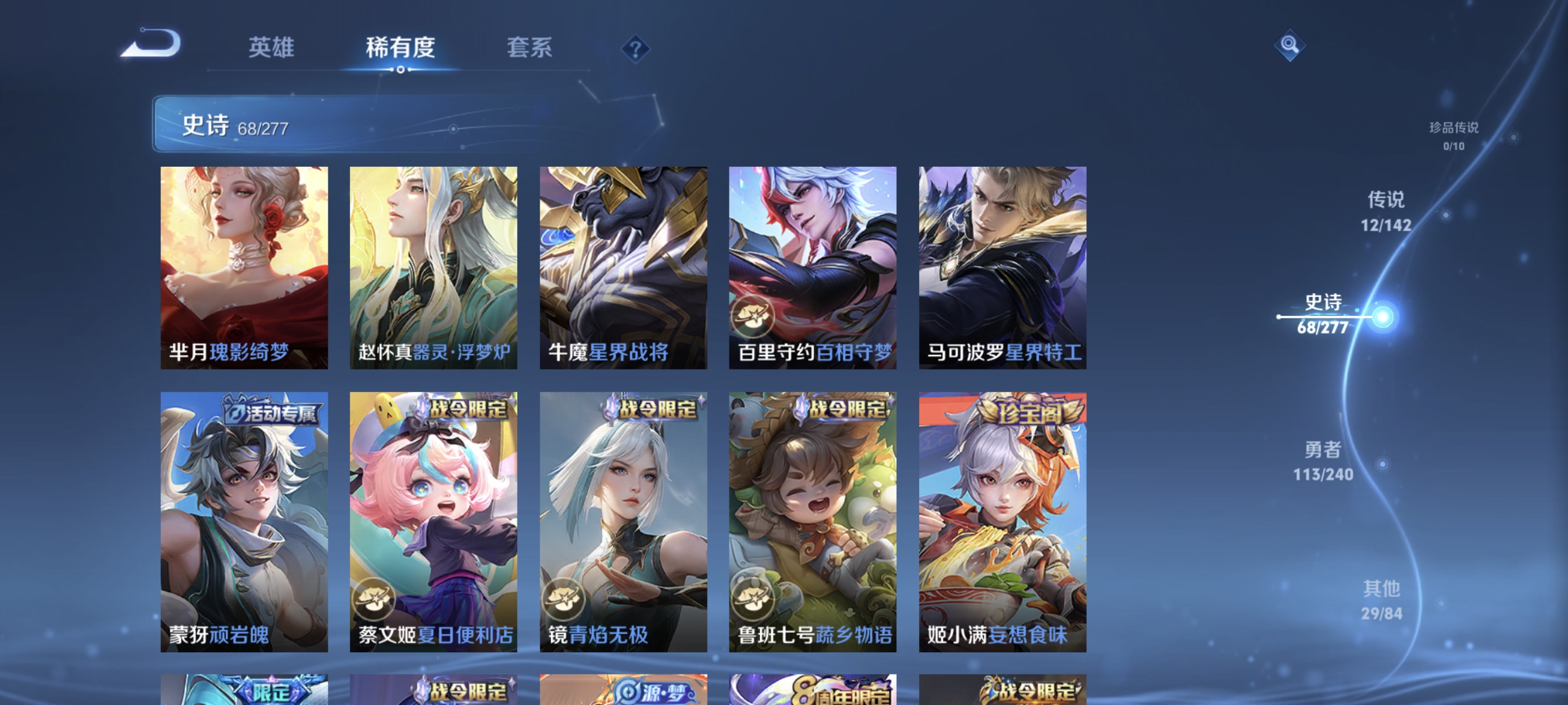
Task: Click the planet badge on 鲁班七号 skin card
Action: pyautogui.click(x=755, y=600)
